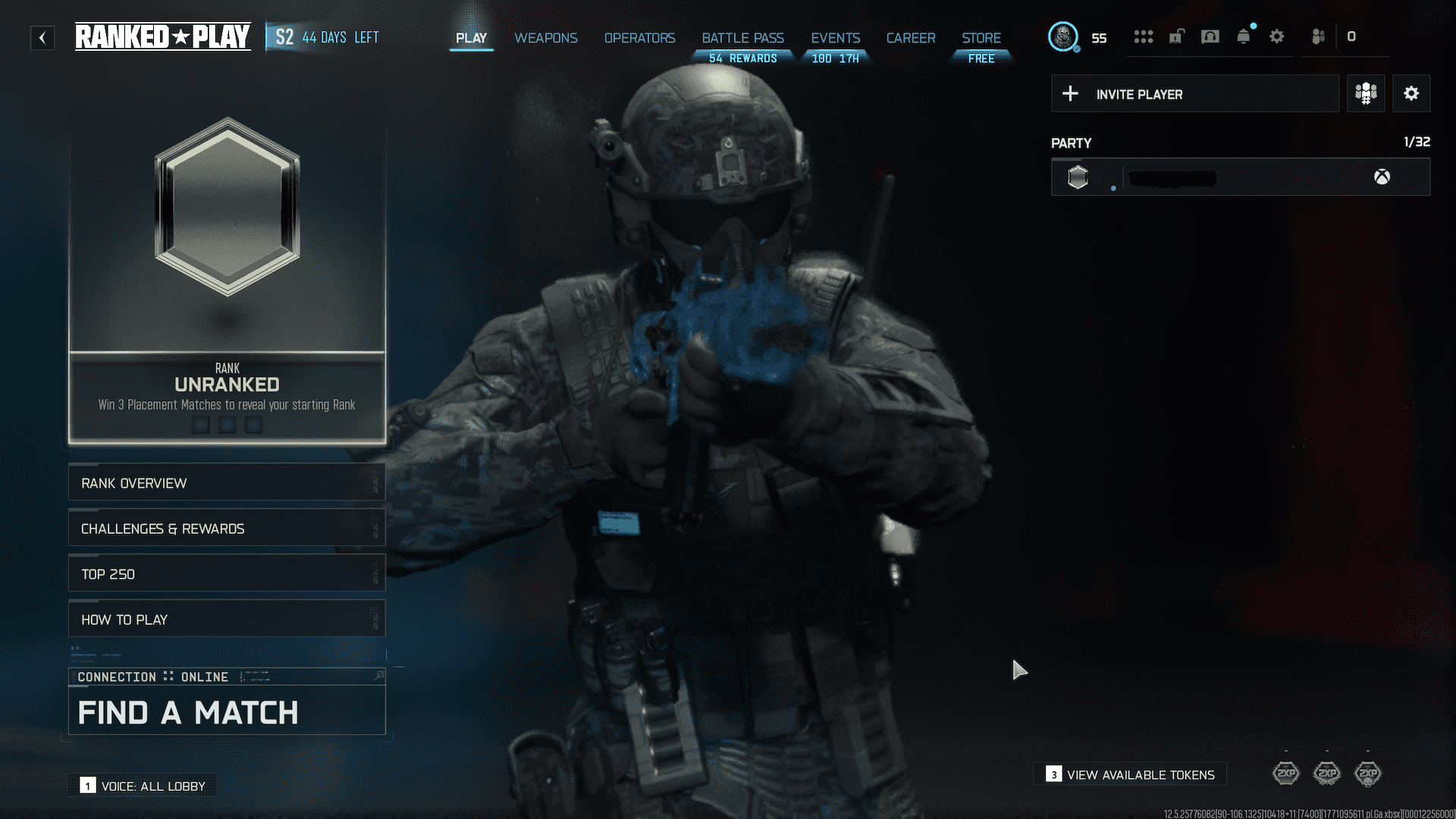
Task: Go back using the arrow top left
Action: [42, 37]
